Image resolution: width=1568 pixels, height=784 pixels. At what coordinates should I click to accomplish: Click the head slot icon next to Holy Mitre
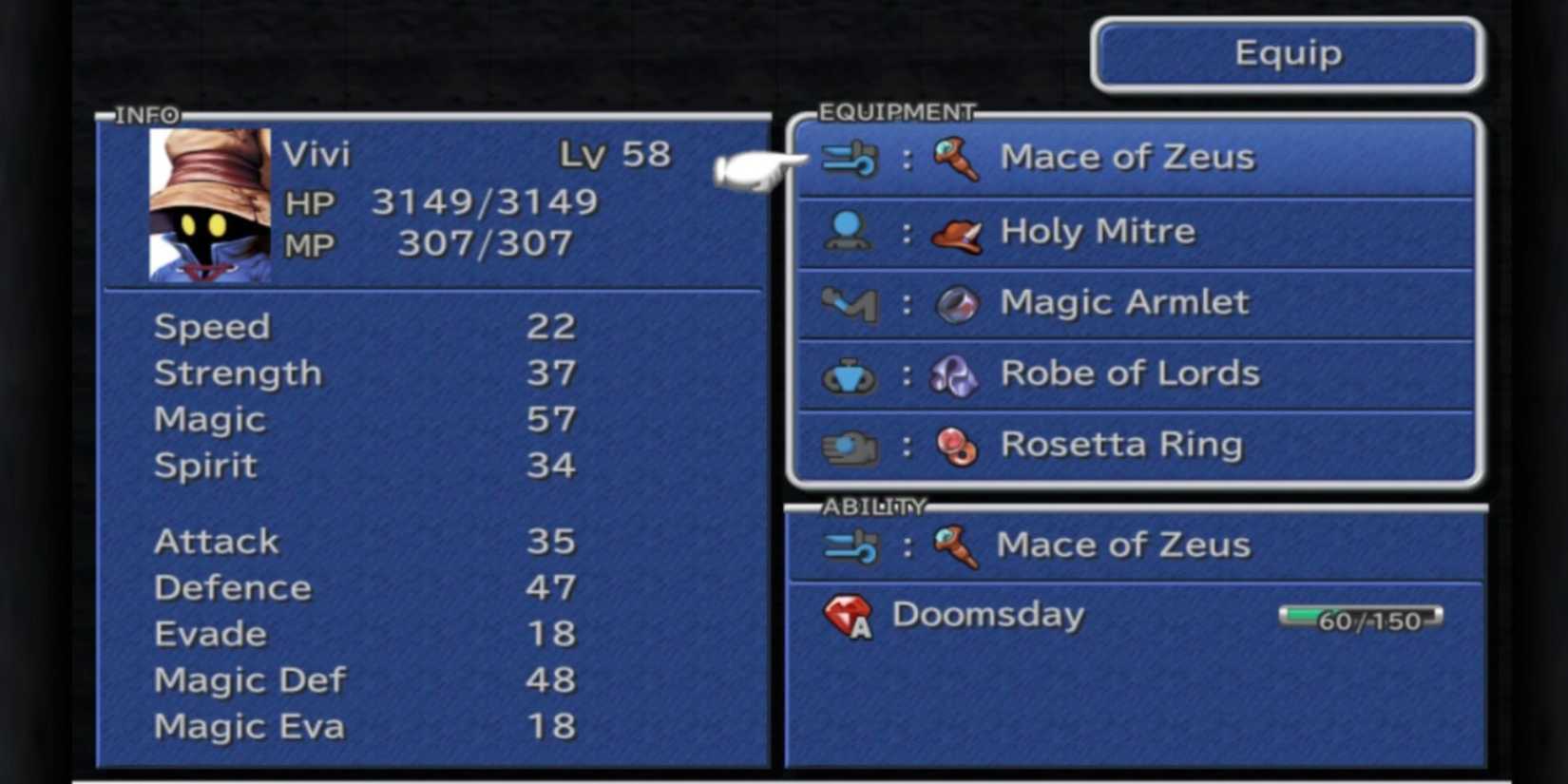pyautogui.click(x=849, y=231)
